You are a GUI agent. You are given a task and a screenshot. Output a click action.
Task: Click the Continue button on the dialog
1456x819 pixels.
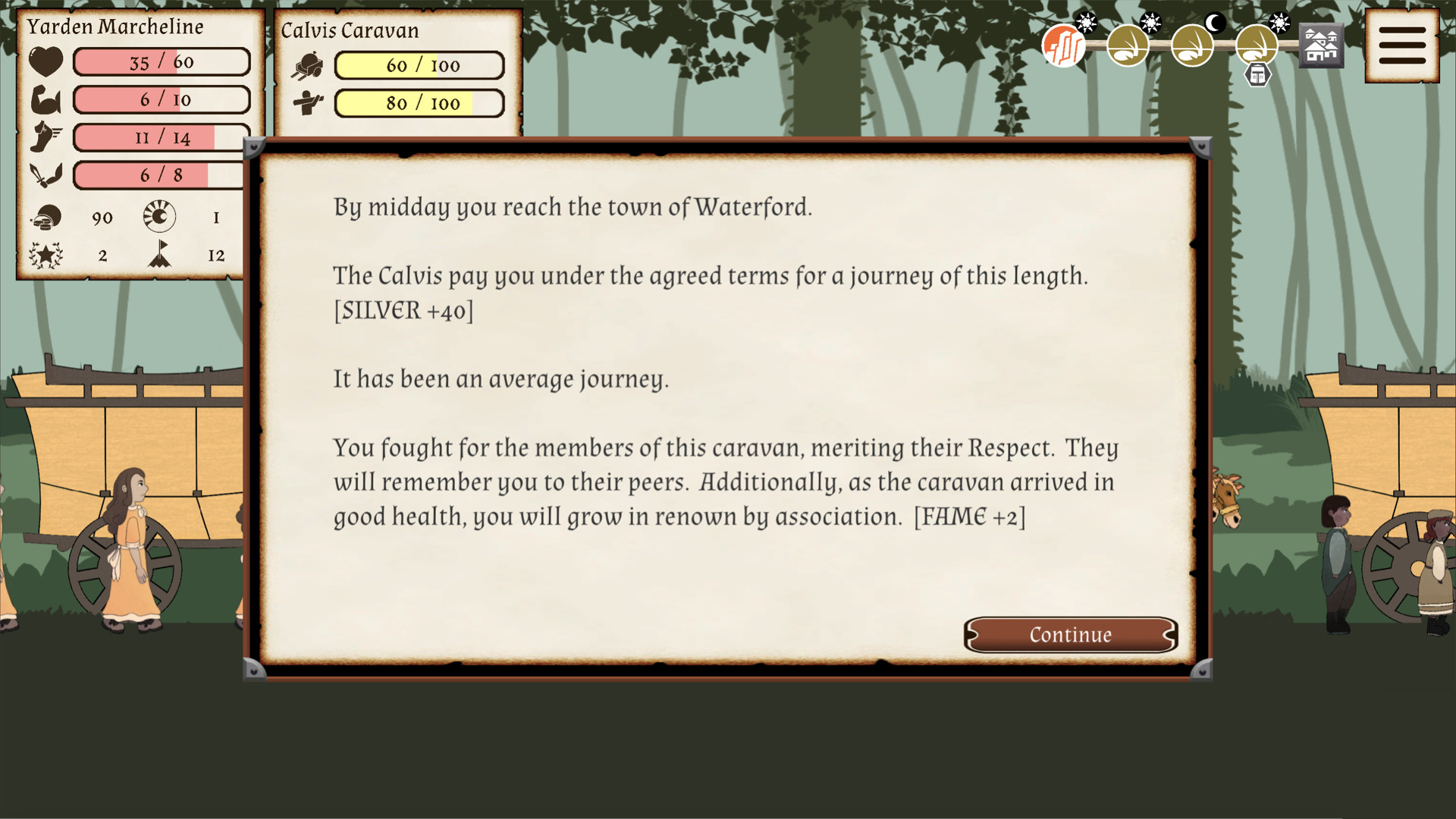(x=1071, y=635)
